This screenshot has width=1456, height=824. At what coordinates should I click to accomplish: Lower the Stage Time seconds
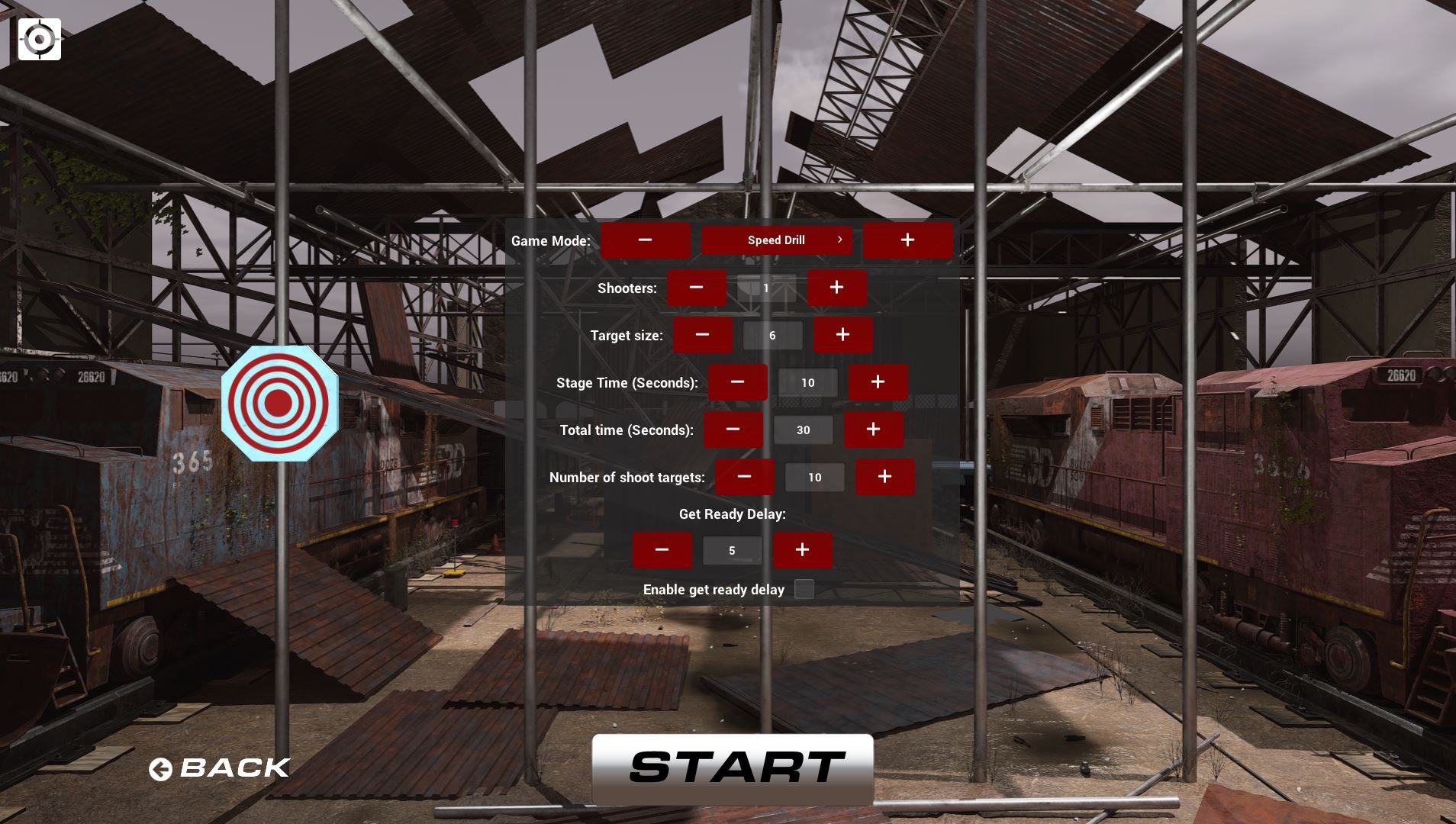pyautogui.click(x=737, y=382)
